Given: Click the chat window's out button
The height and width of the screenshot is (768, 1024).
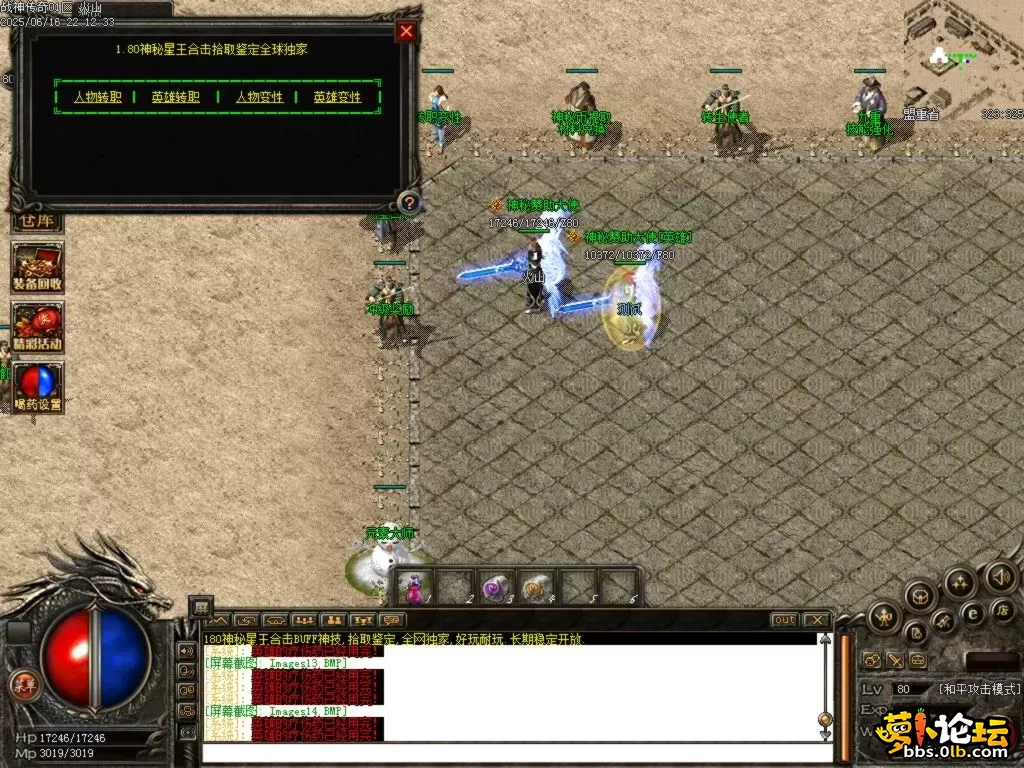Looking at the screenshot, I should pyautogui.click(x=785, y=620).
